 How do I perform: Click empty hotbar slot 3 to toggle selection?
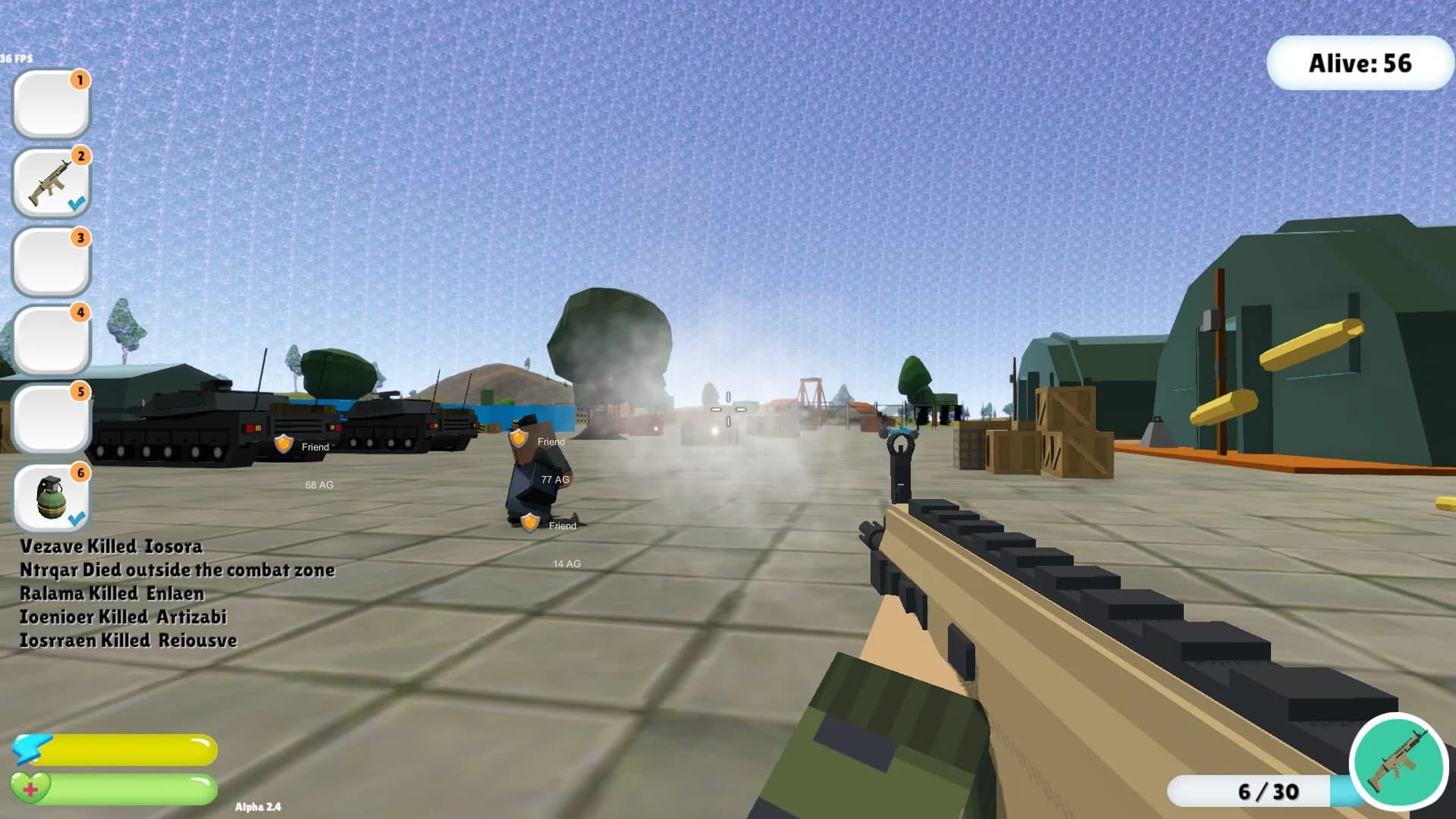click(50, 260)
